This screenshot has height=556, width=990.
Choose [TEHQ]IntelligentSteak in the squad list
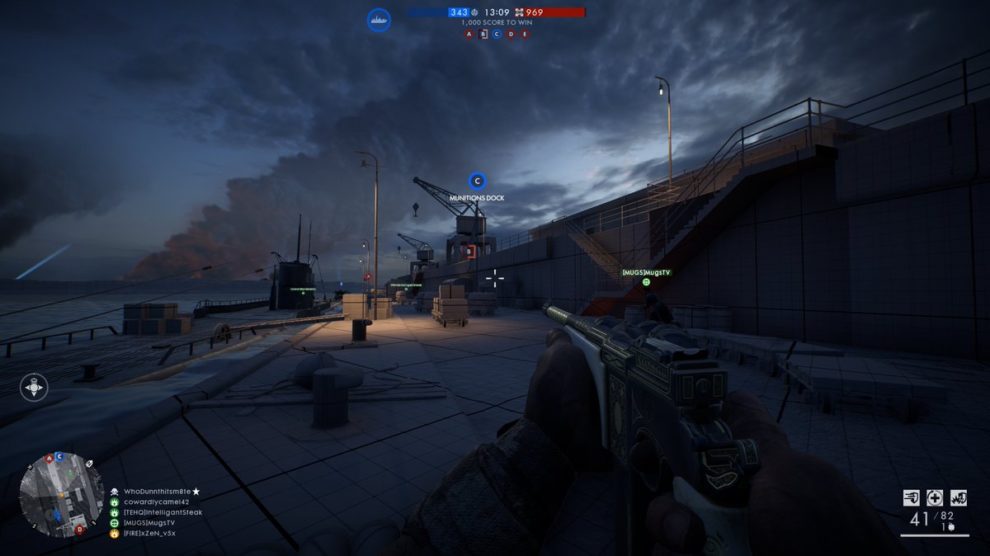pos(166,512)
